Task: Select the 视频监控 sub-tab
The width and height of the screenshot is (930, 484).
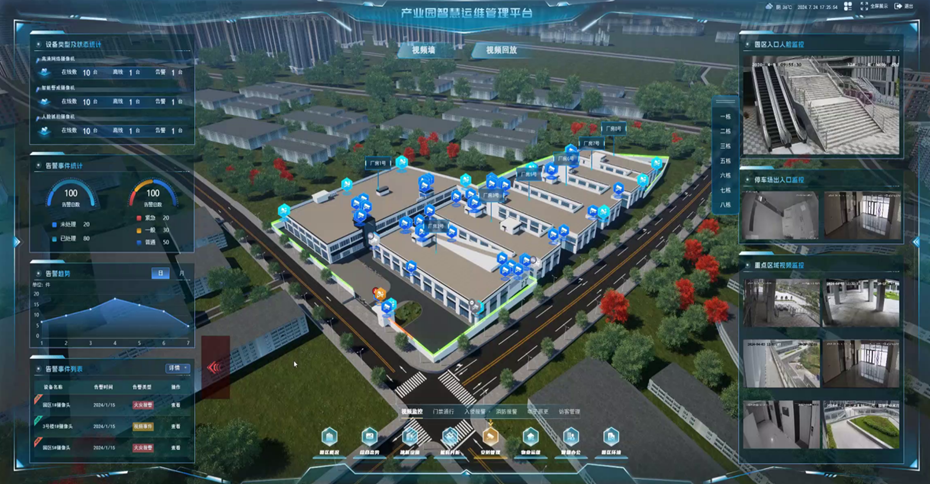Action: coord(412,411)
